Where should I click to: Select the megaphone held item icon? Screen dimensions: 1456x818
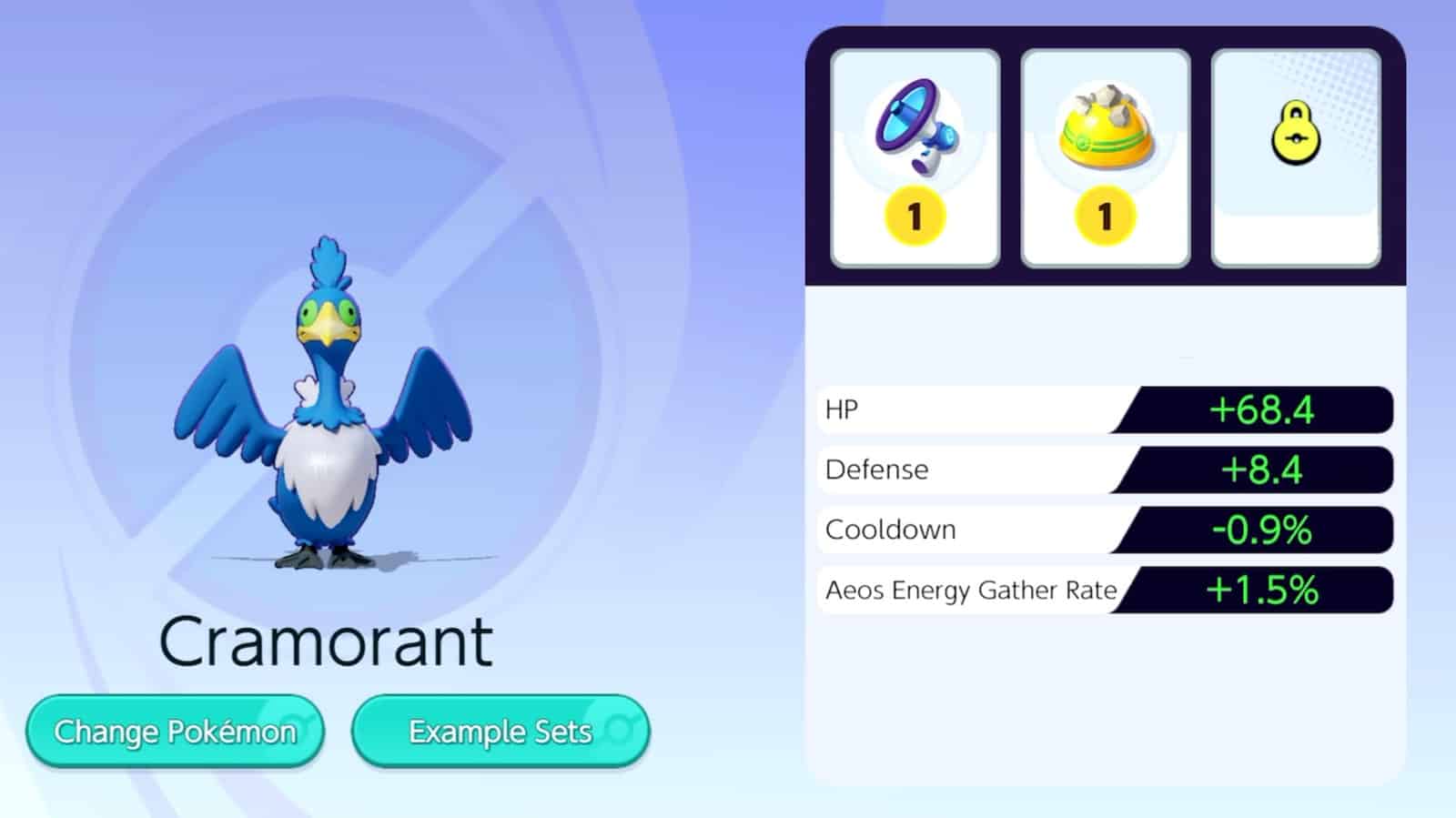click(913, 127)
